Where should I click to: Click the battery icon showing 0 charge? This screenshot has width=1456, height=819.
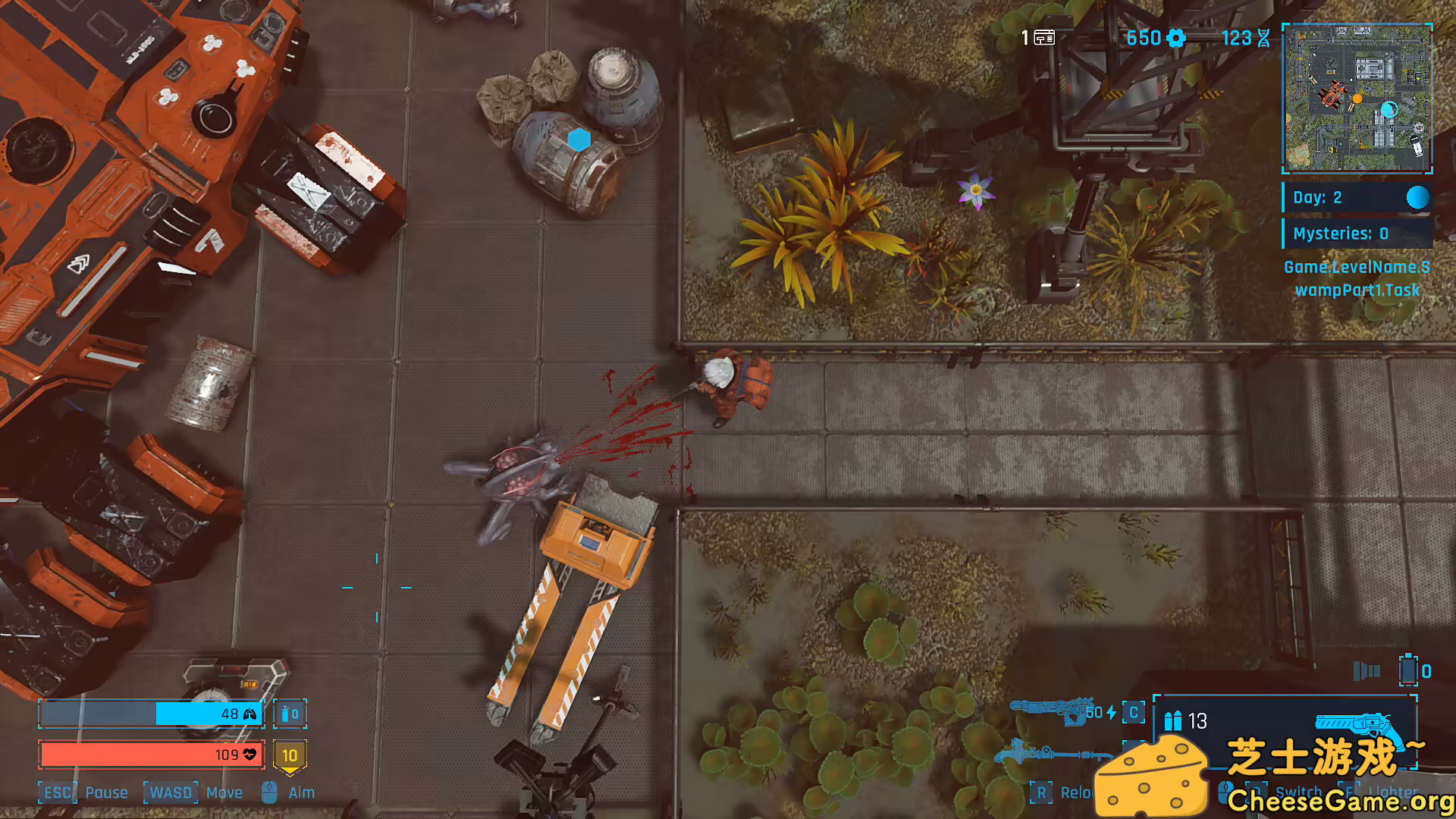click(1410, 670)
